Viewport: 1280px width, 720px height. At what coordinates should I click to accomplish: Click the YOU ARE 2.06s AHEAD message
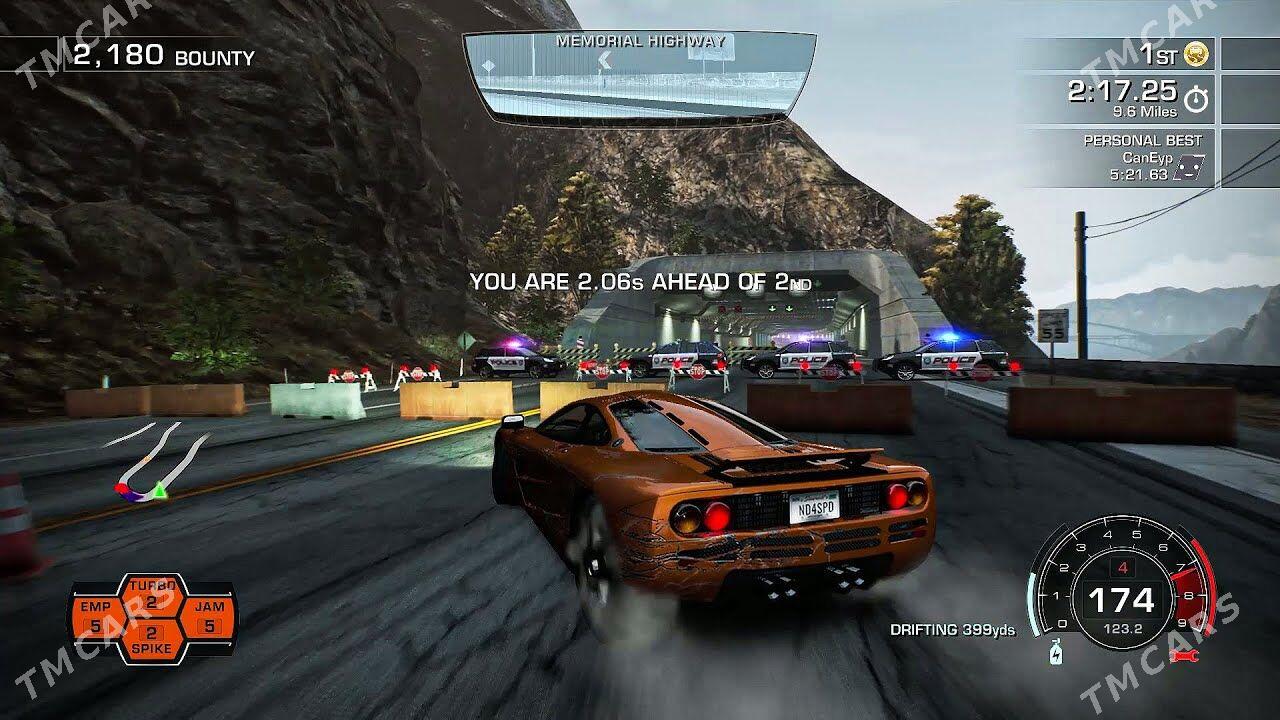pos(640,282)
